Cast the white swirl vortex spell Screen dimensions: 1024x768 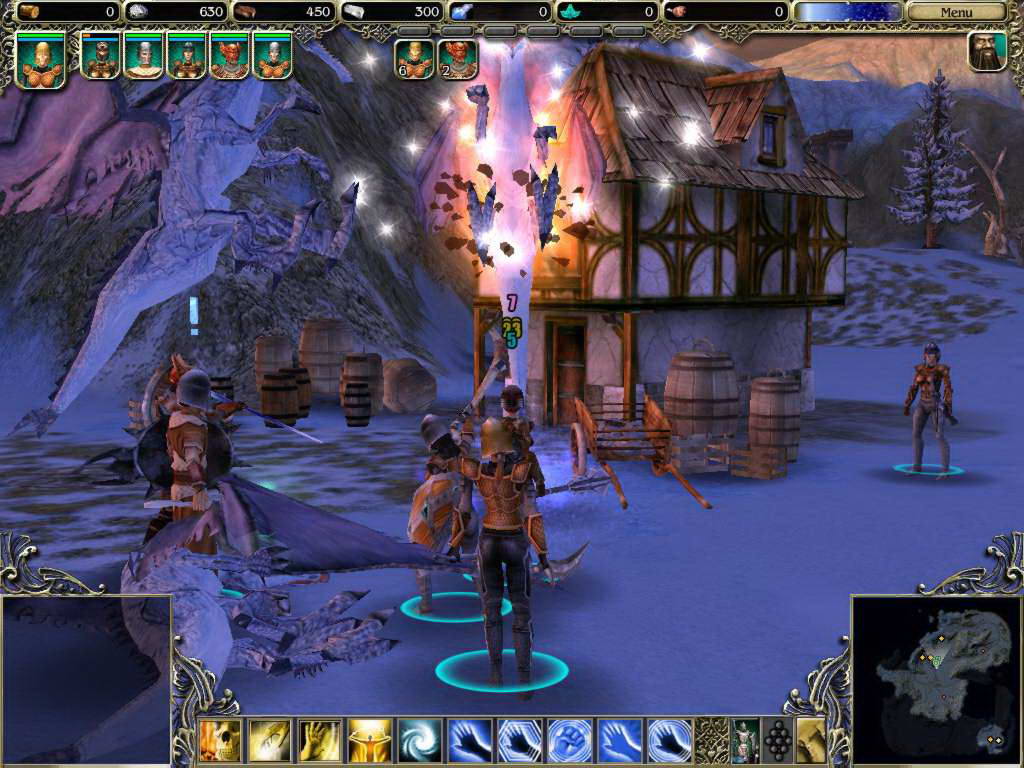point(420,740)
